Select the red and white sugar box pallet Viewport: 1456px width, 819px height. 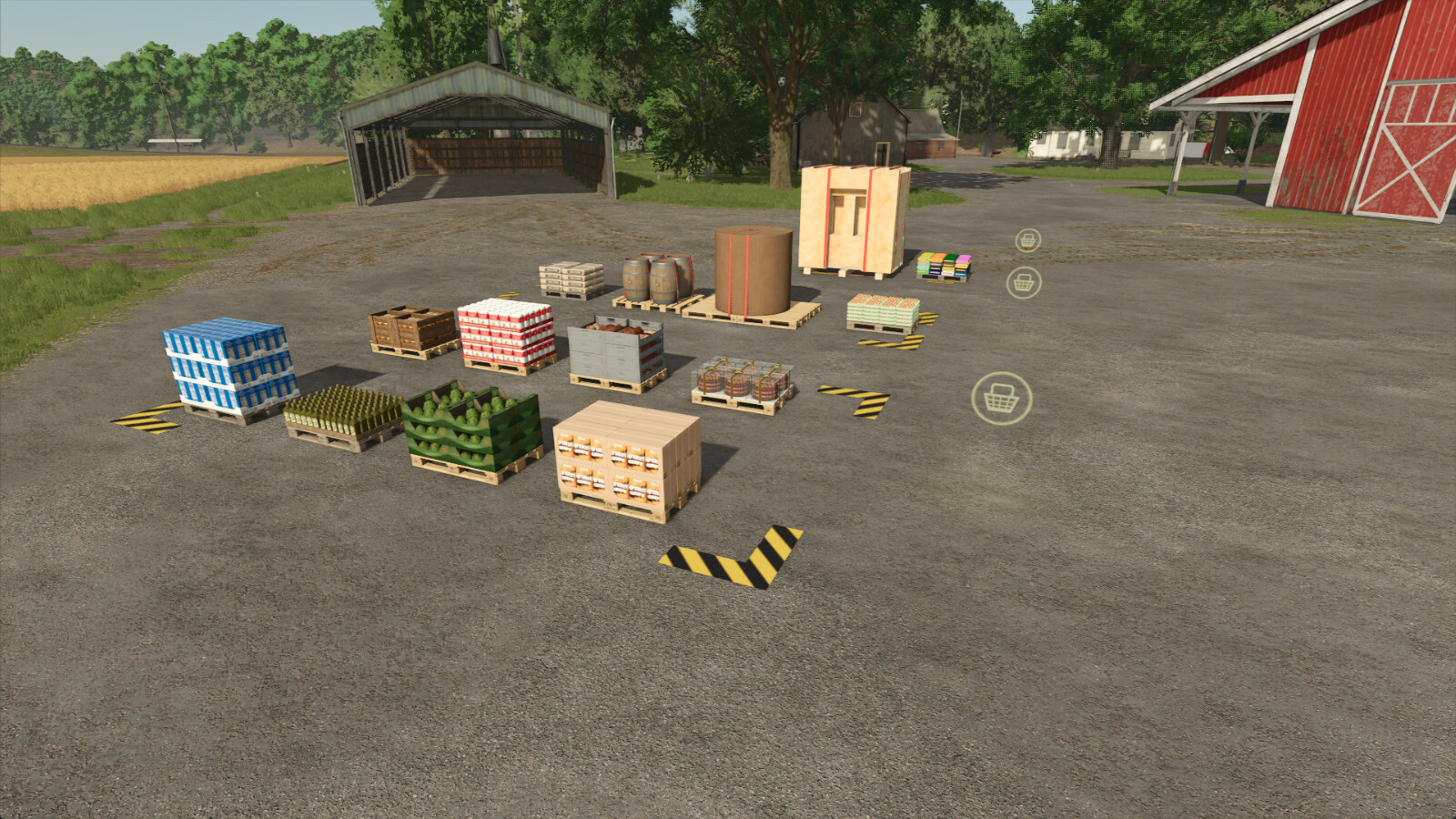pos(507,332)
